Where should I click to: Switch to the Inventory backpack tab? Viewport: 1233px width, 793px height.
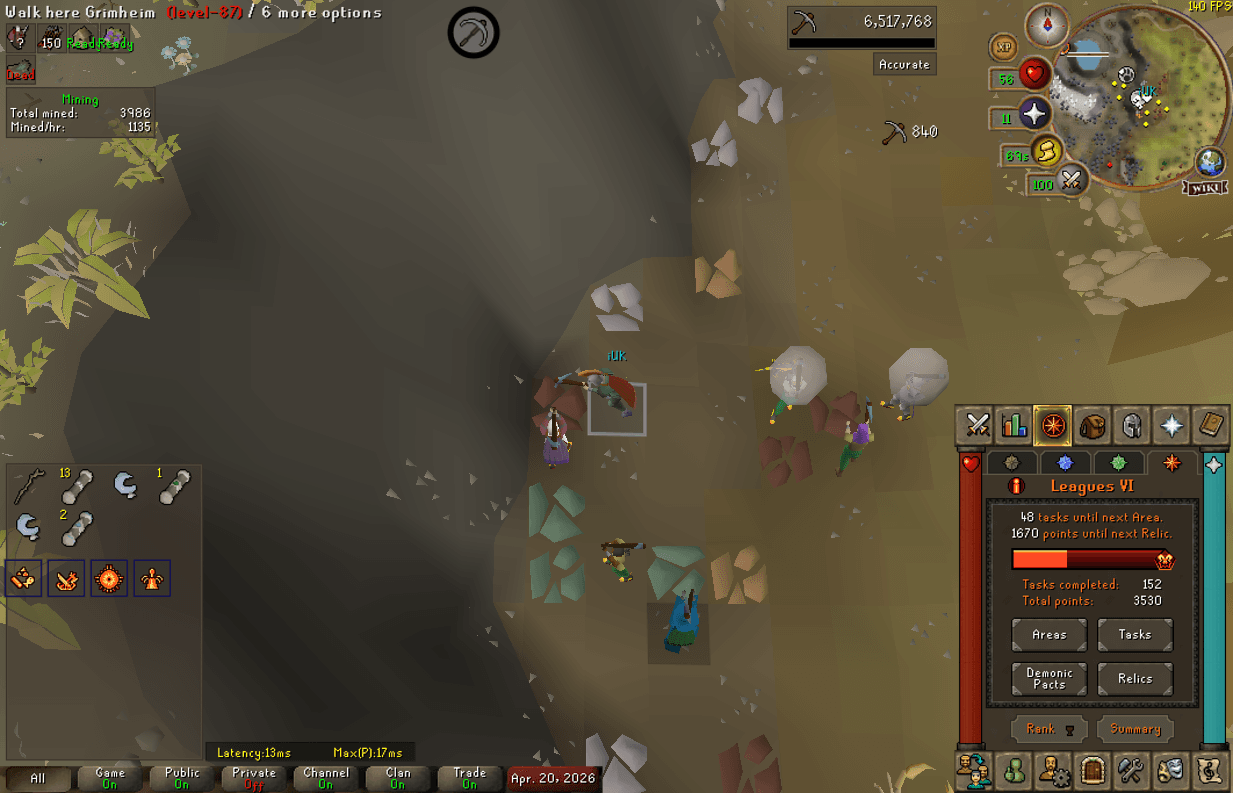pos(1093,426)
